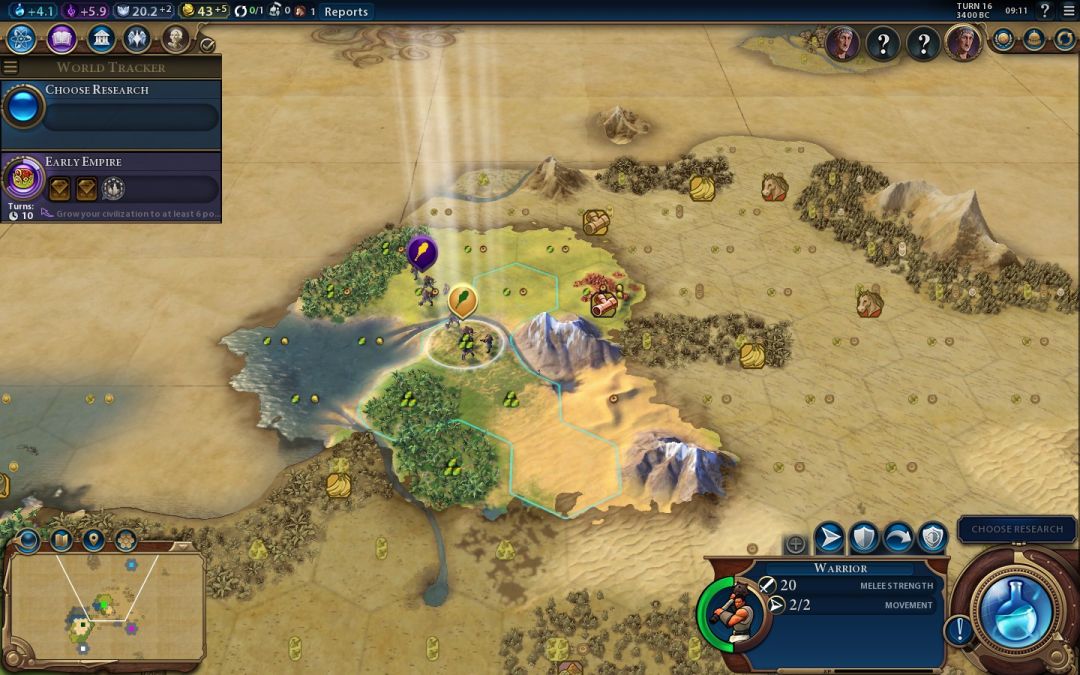
Task: Open the Civics tree button
Action: click(x=61, y=39)
